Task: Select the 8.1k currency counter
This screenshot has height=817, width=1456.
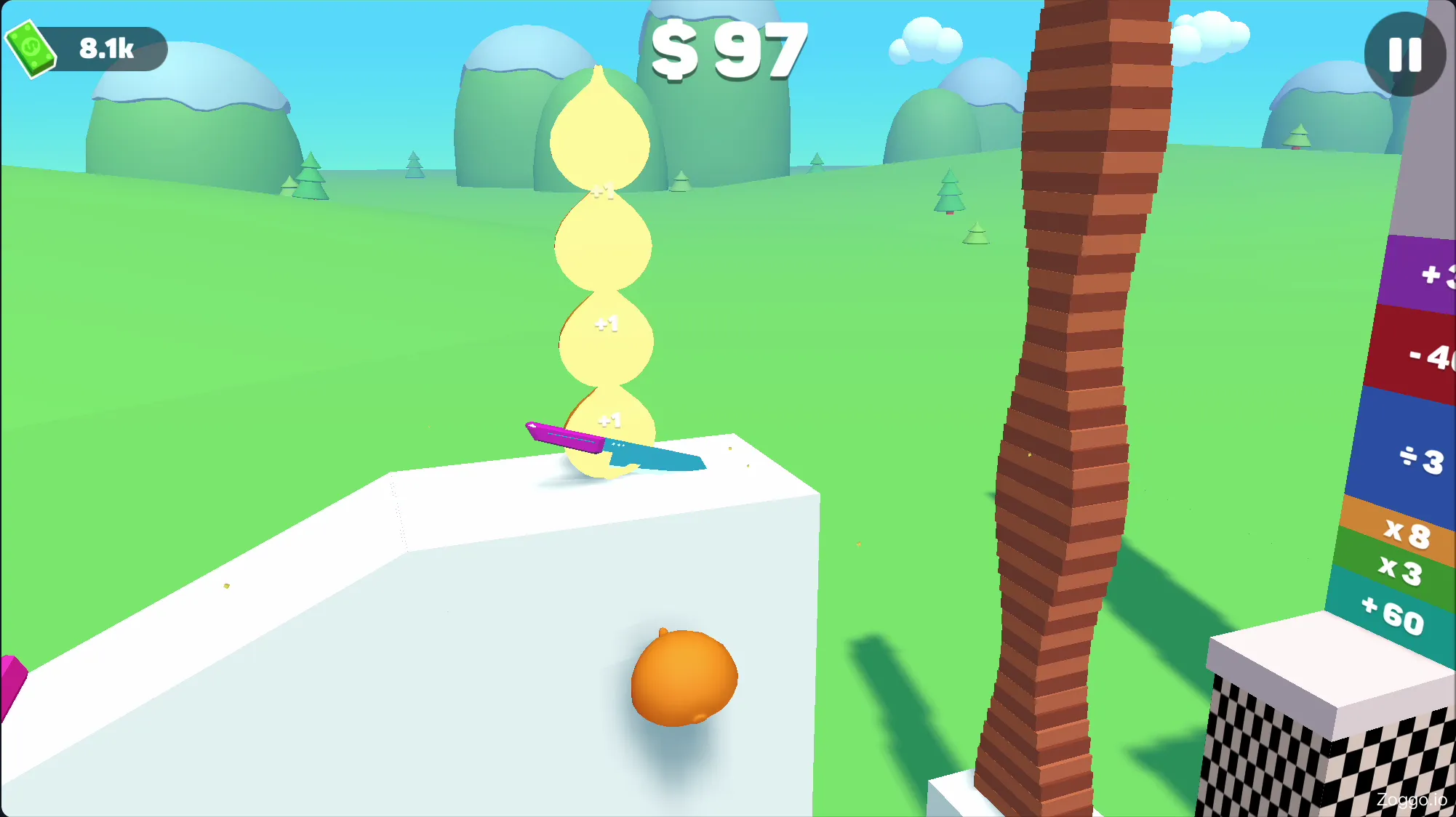Action: tap(105, 49)
